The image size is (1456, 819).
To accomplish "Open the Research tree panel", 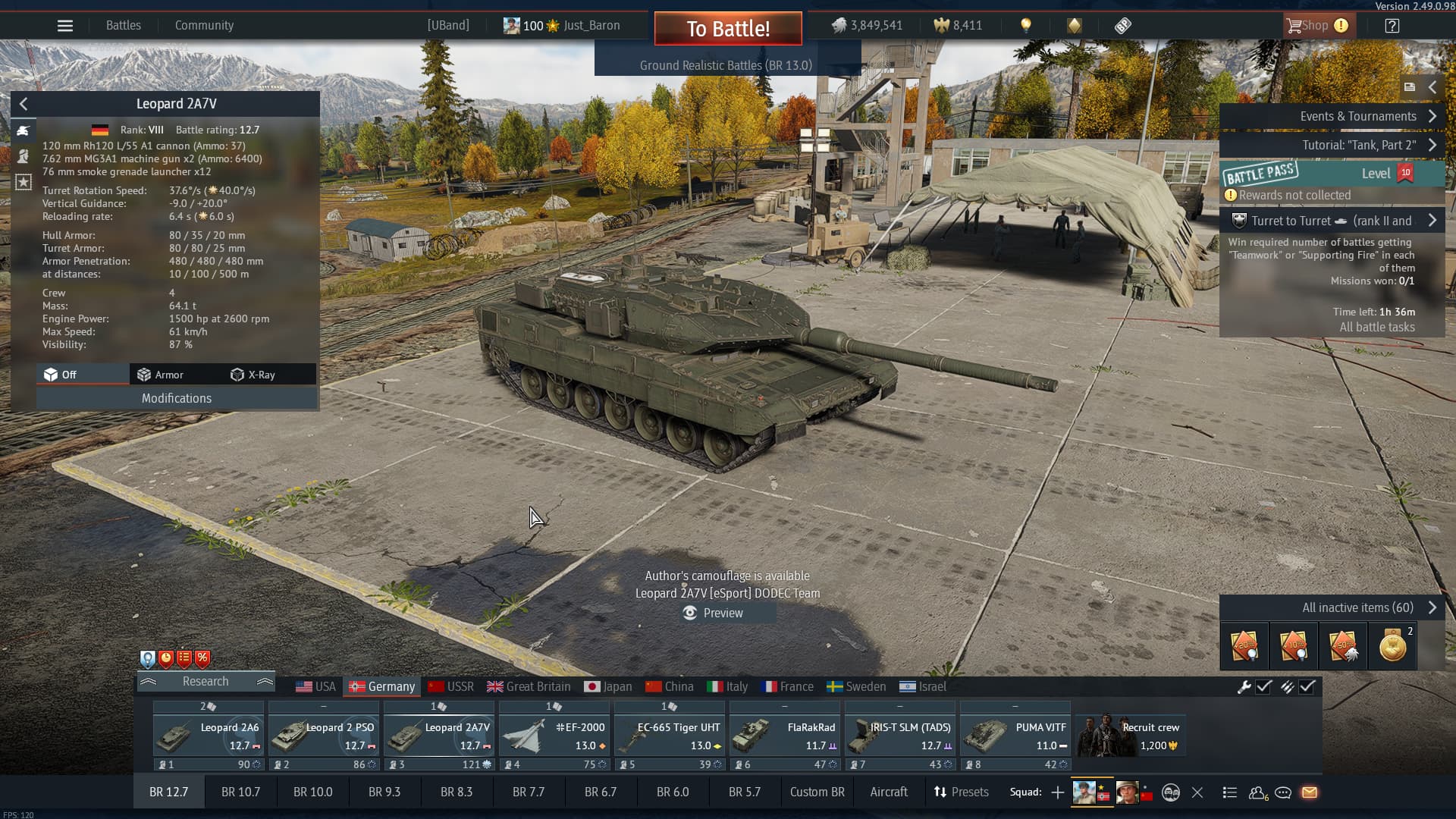I will (x=206, y=682).
